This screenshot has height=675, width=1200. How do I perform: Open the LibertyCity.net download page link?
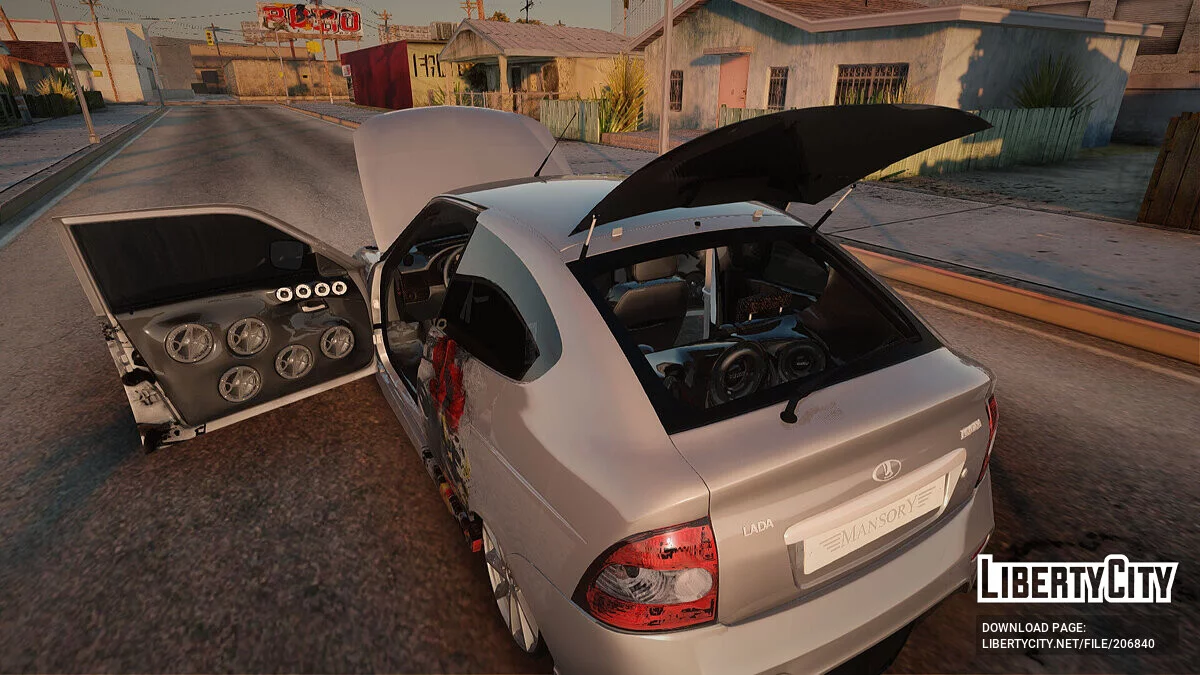coord(1067,644)
